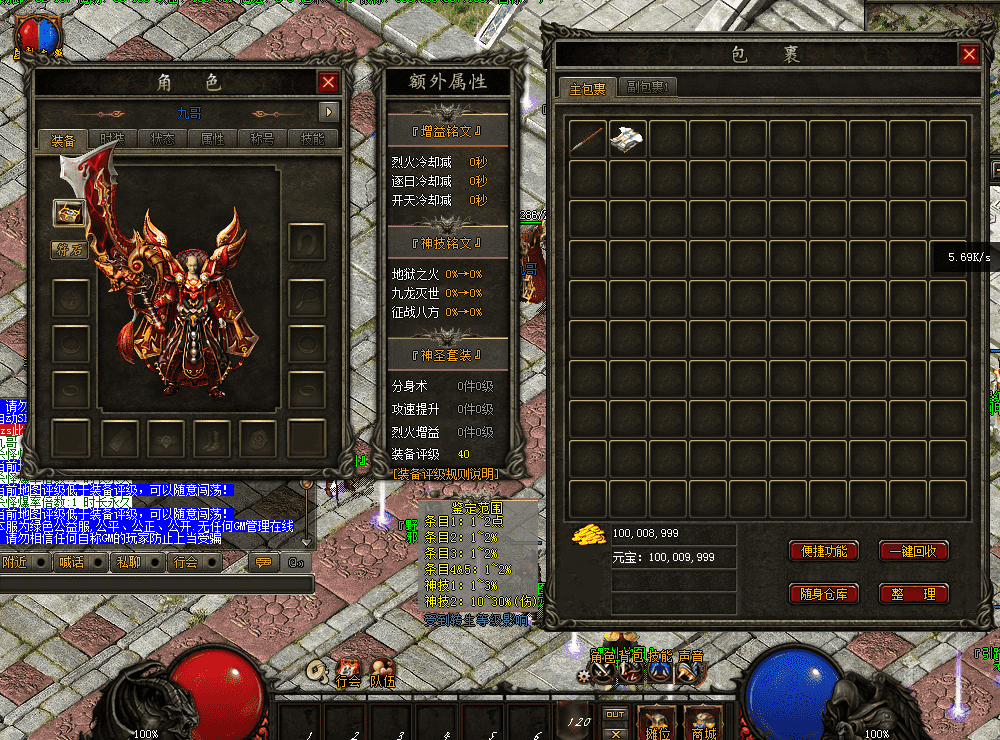This screenshot has width=1000, height=740.
Task: Click the 符石 rune stone button
Action: (x=69, y=249)
